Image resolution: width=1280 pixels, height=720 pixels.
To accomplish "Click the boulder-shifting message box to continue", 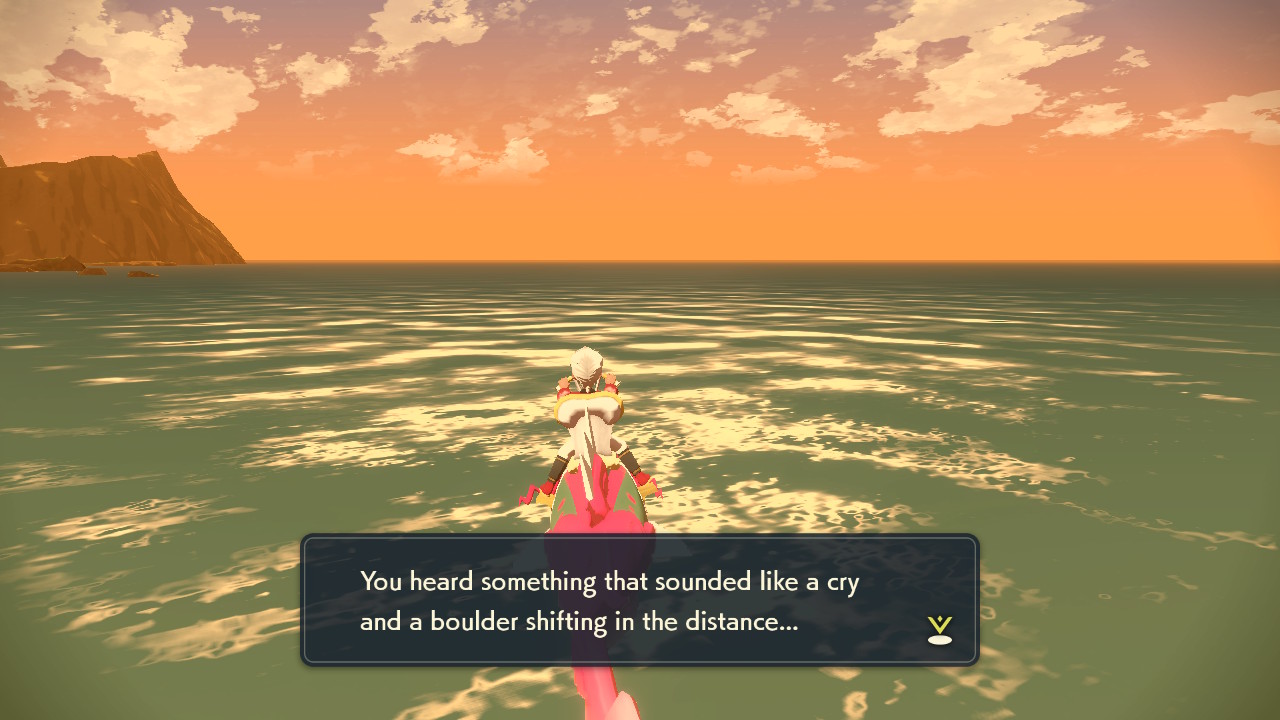I will click(639, 600).
